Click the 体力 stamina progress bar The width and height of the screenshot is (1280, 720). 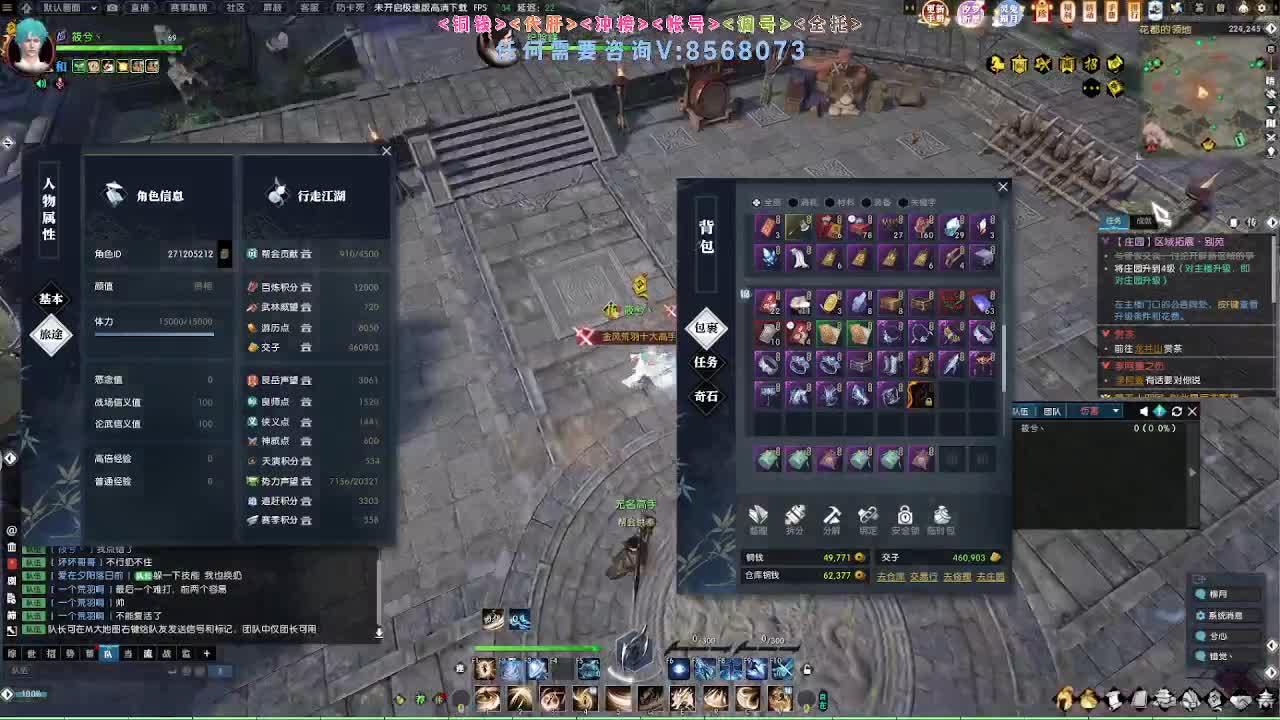155,334
